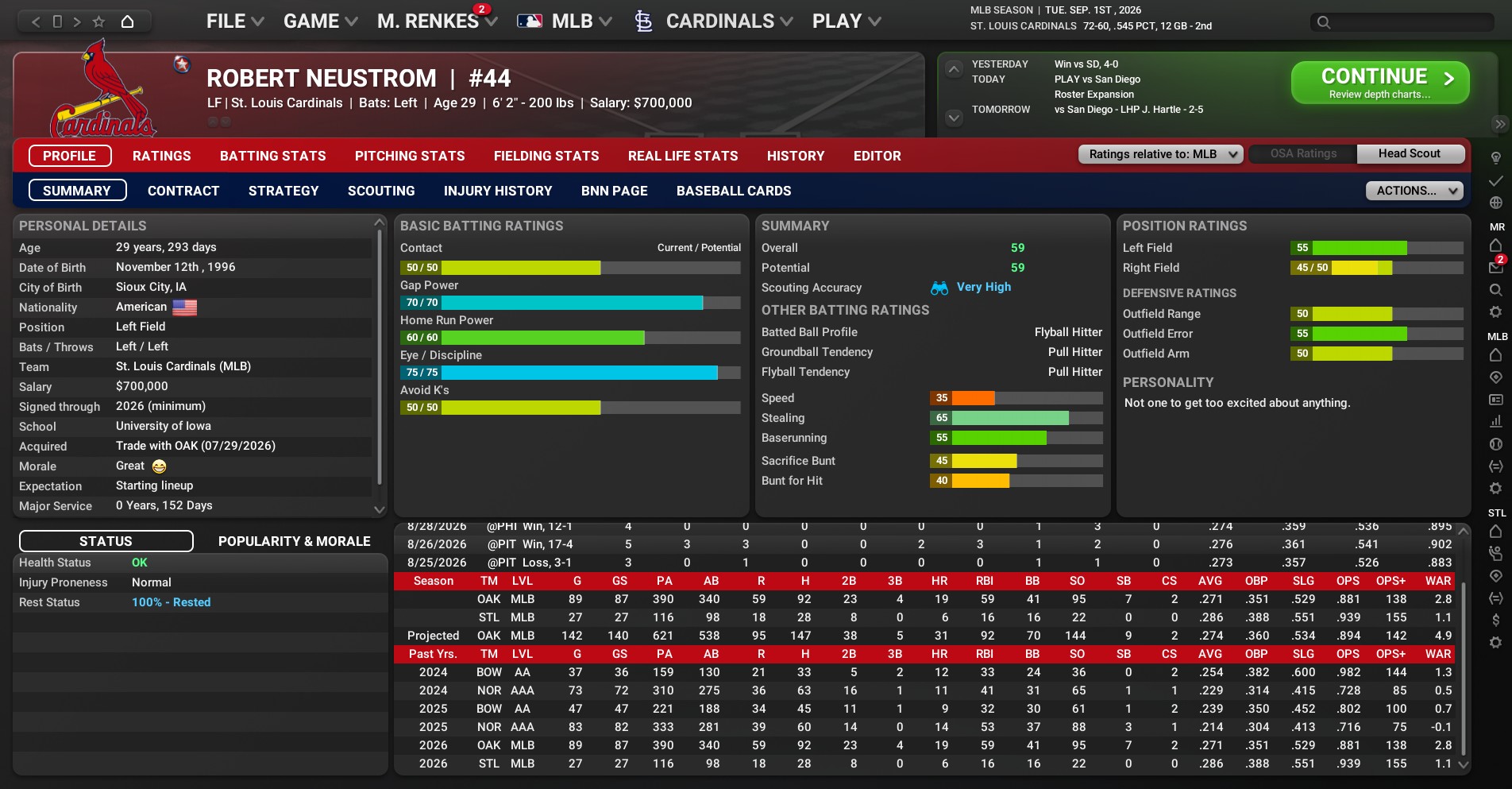Click the green CONTINUE button
The width and height of the screenshot is (1512, 789).
(x=1379, y=83)
